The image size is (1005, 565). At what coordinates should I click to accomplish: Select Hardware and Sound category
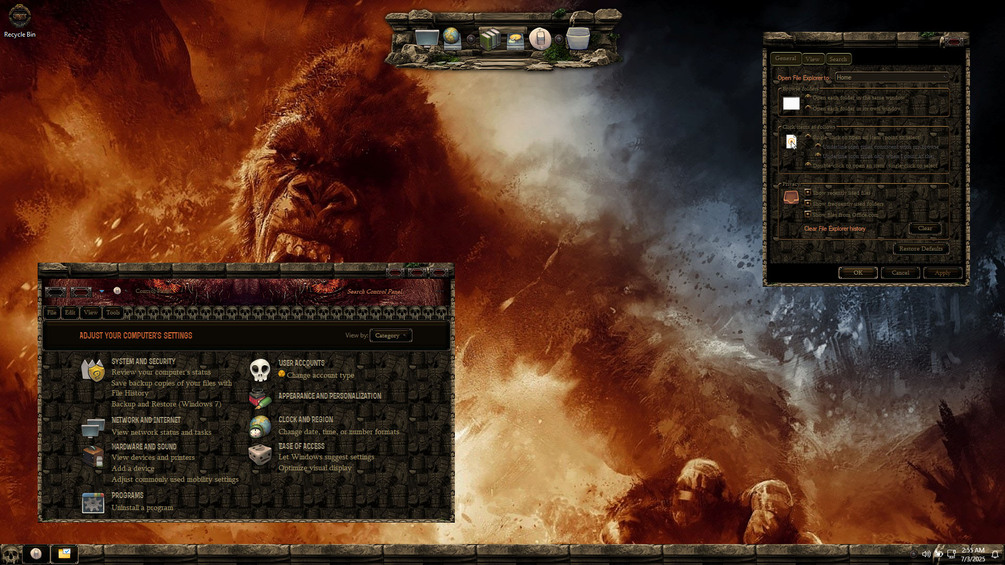pos(144,447)
